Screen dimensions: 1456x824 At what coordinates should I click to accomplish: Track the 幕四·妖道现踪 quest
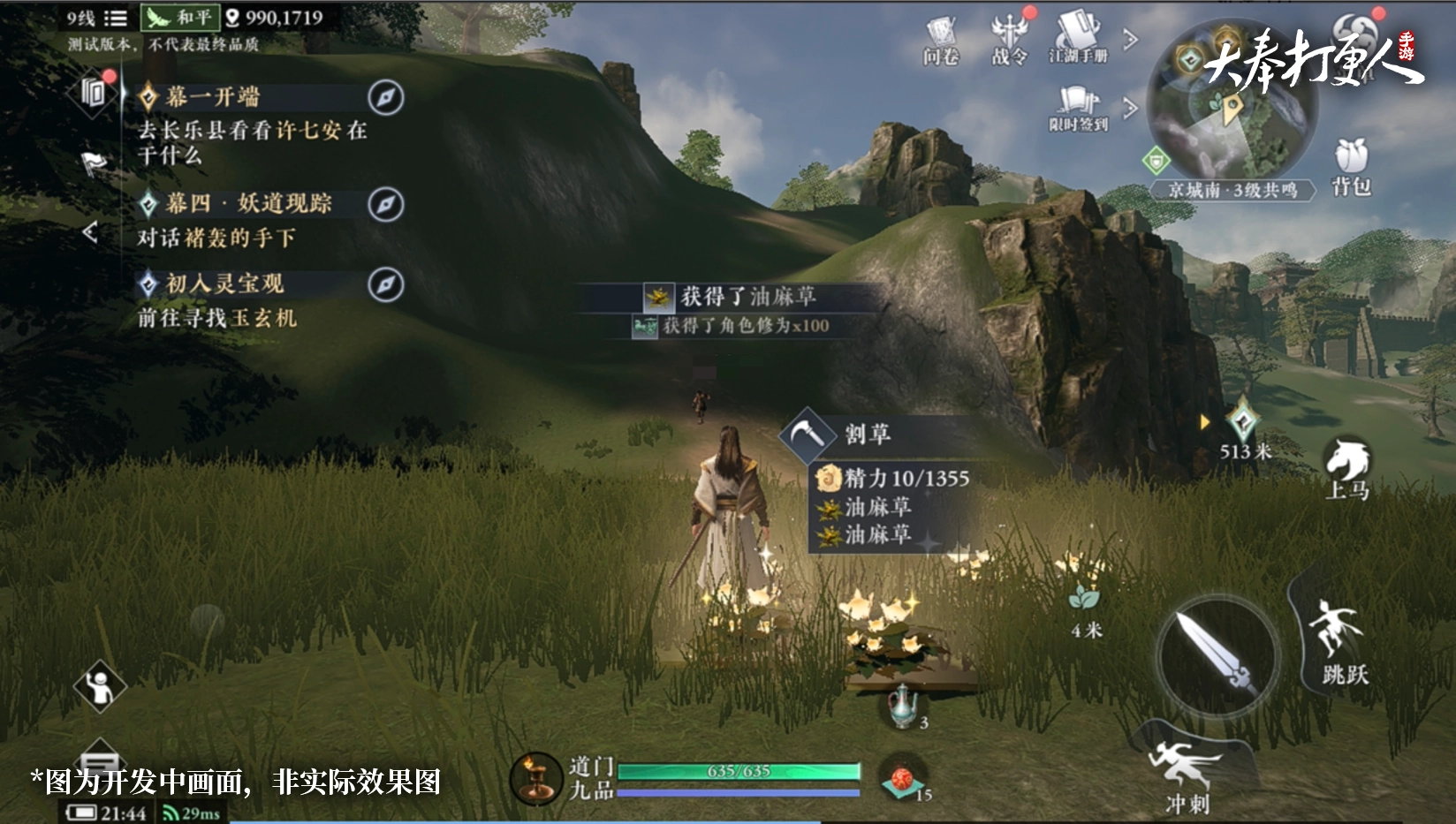[x=385, y=204]
